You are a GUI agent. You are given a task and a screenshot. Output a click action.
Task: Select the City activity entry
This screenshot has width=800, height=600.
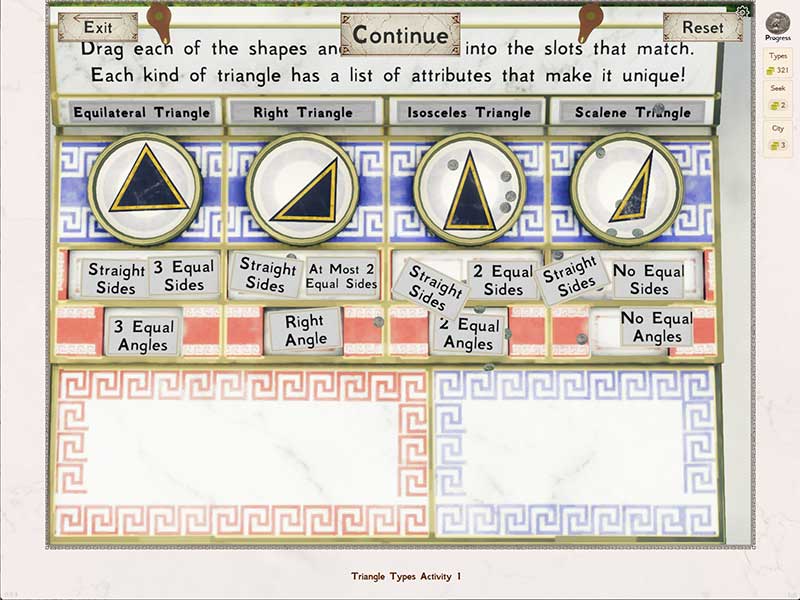(777, 138)
